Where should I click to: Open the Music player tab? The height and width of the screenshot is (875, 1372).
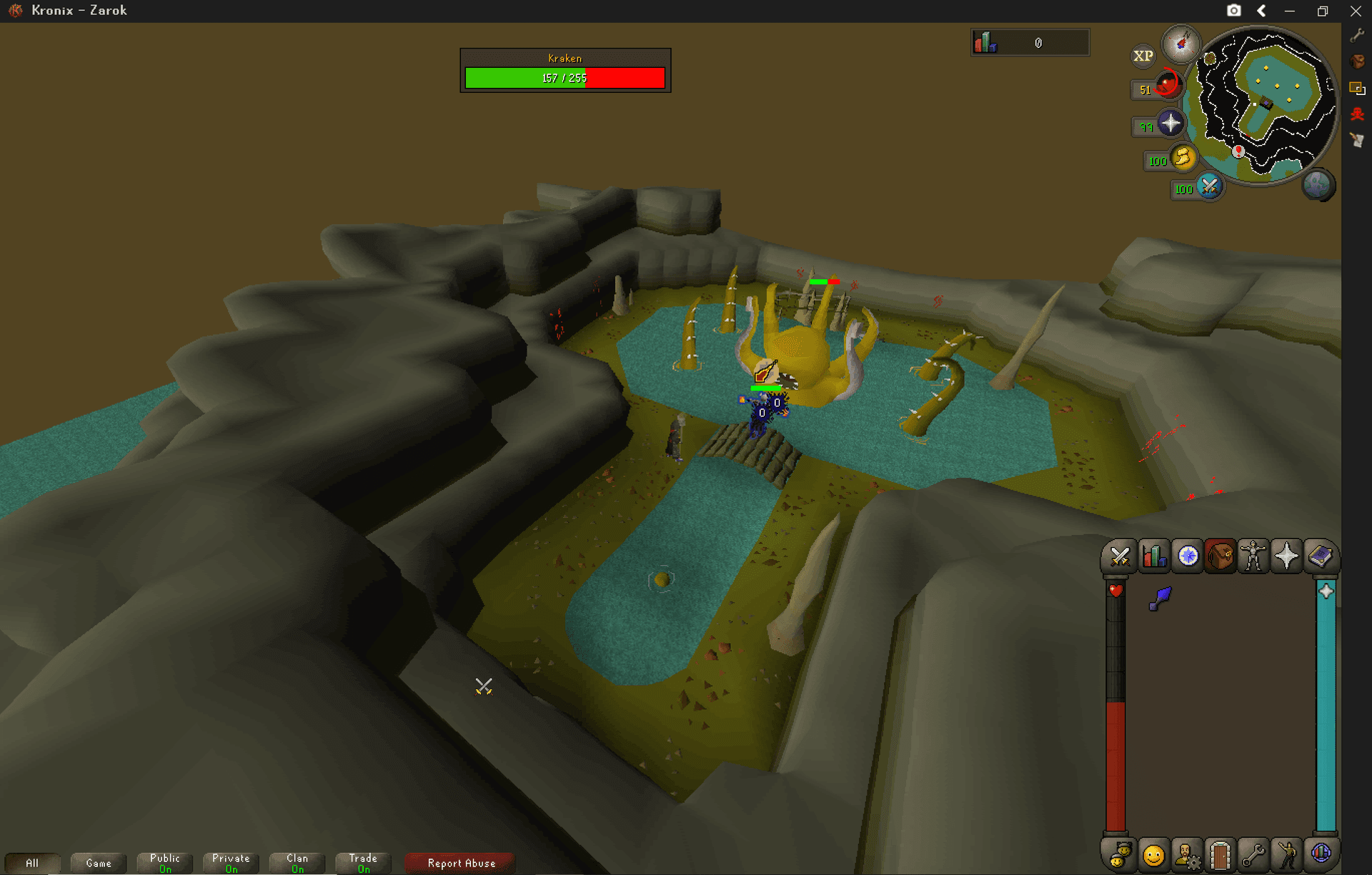click(1321, 854)
